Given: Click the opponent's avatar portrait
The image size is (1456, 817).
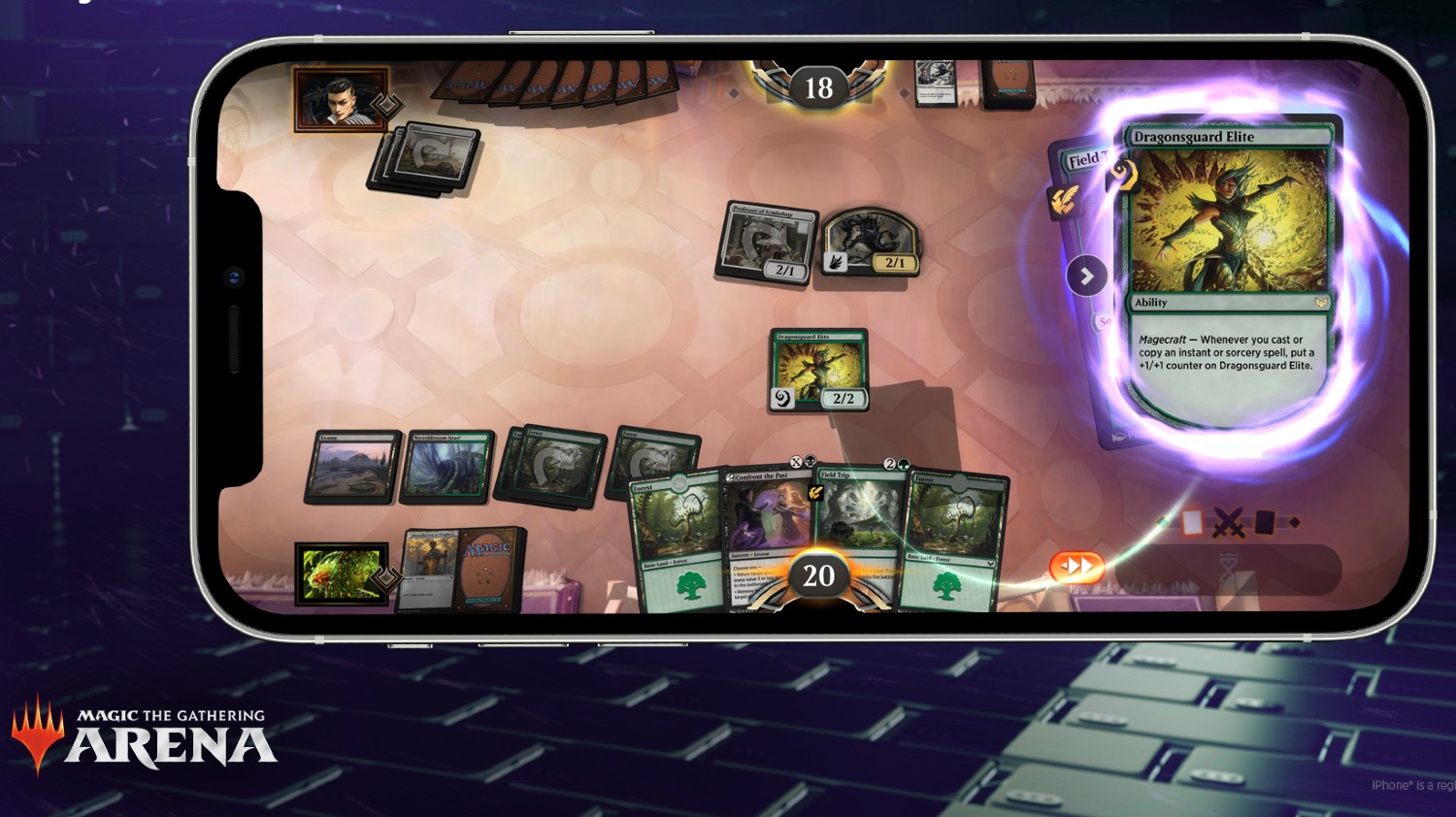Looking at the screenshot, I should 340,100.
